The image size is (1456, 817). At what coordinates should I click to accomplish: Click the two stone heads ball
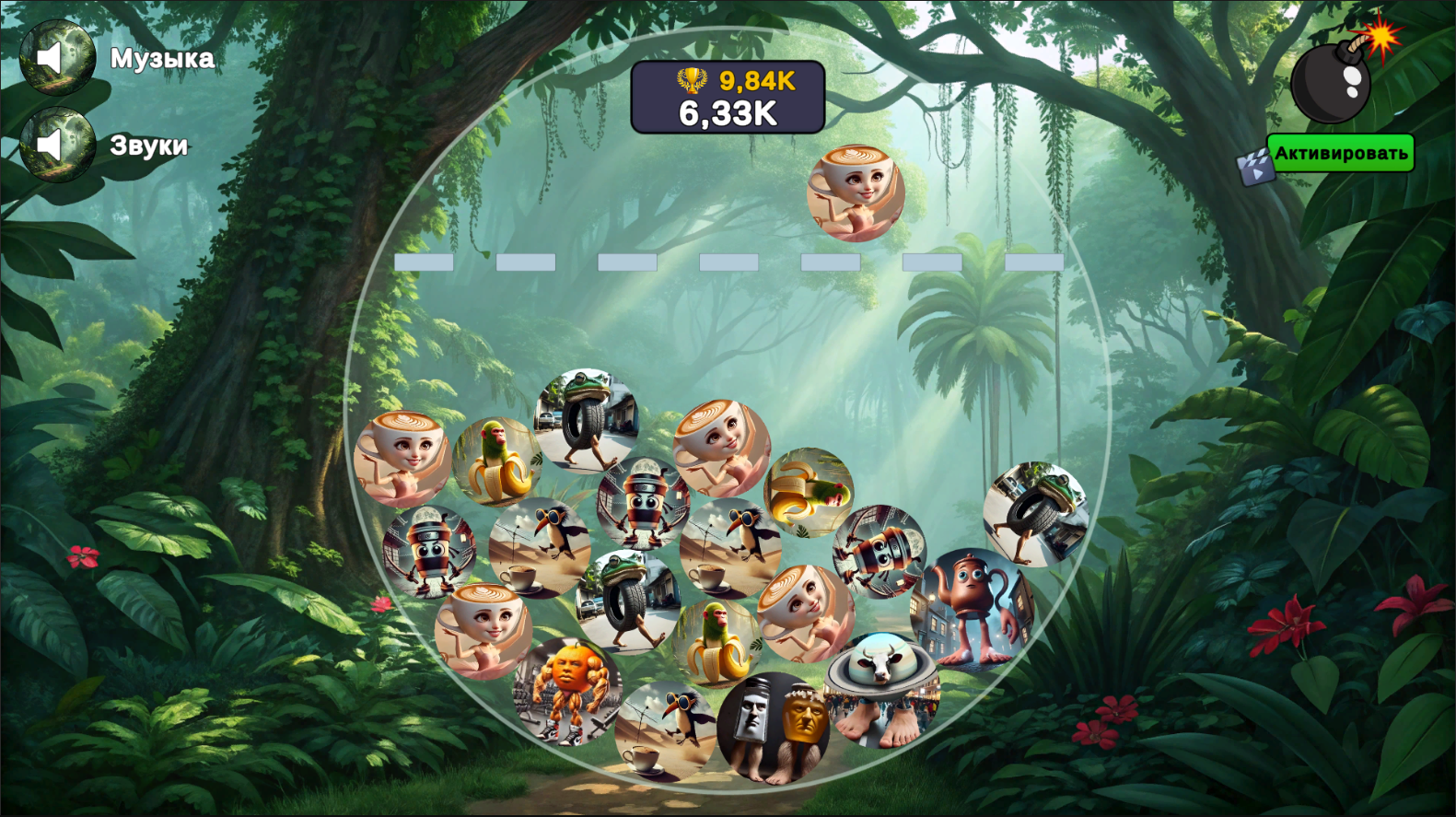776,728
